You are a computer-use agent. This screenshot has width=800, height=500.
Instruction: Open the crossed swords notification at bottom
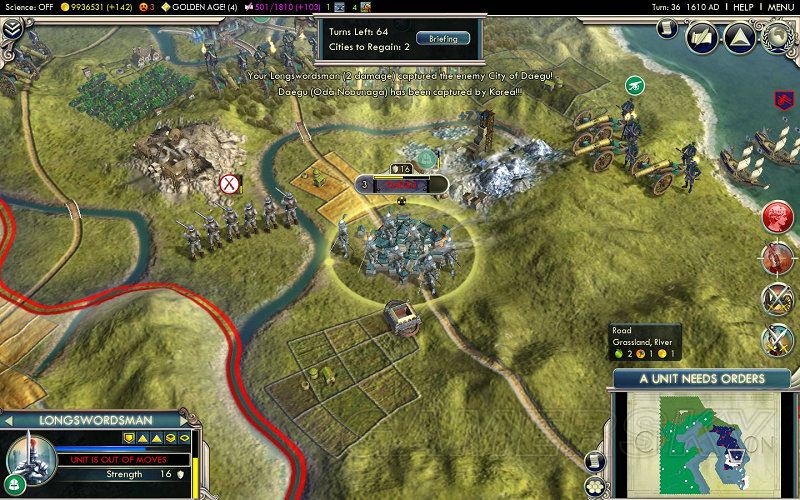[x=777, y=339]
